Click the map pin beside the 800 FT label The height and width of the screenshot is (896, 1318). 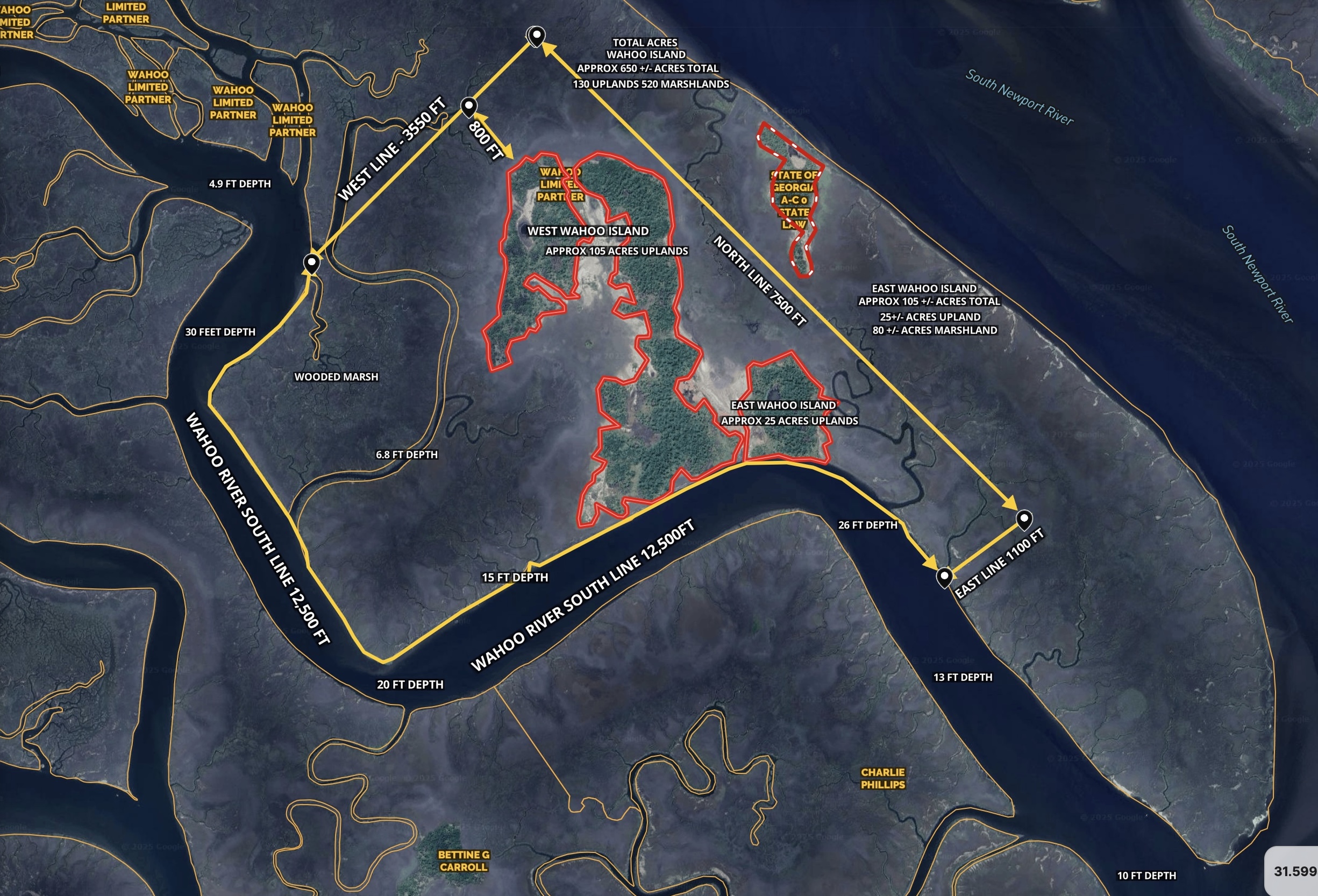[468, 106]
